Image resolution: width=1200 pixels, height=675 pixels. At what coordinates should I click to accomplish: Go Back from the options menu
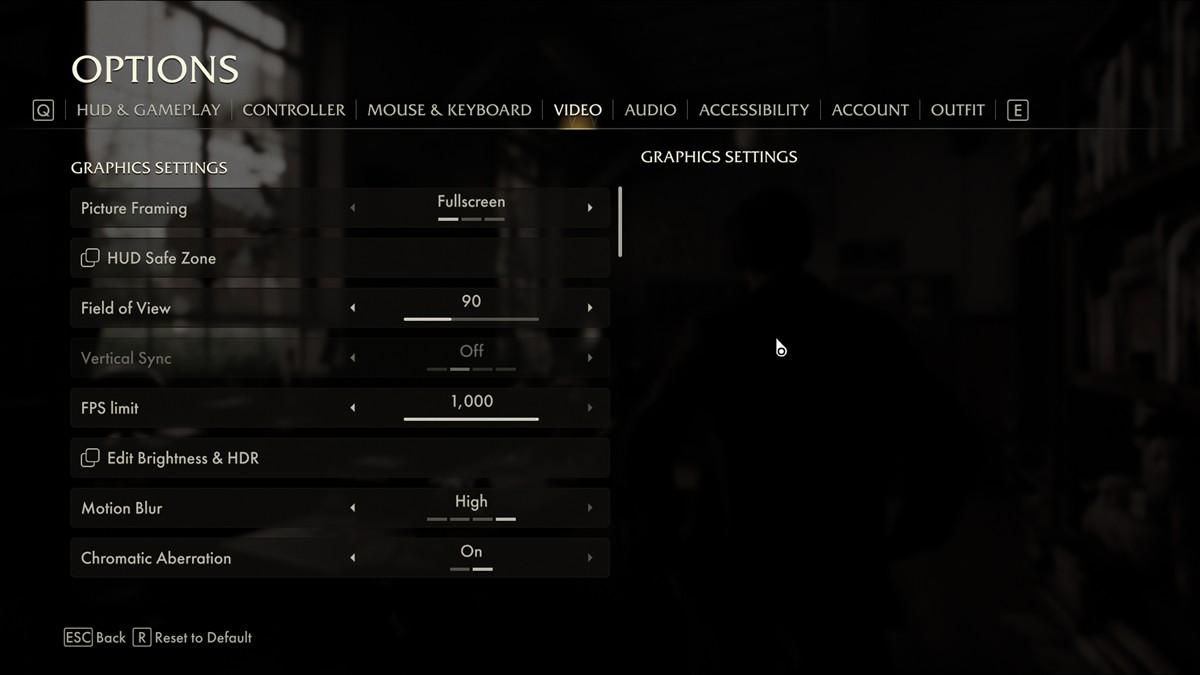click(x=96, y=637)
